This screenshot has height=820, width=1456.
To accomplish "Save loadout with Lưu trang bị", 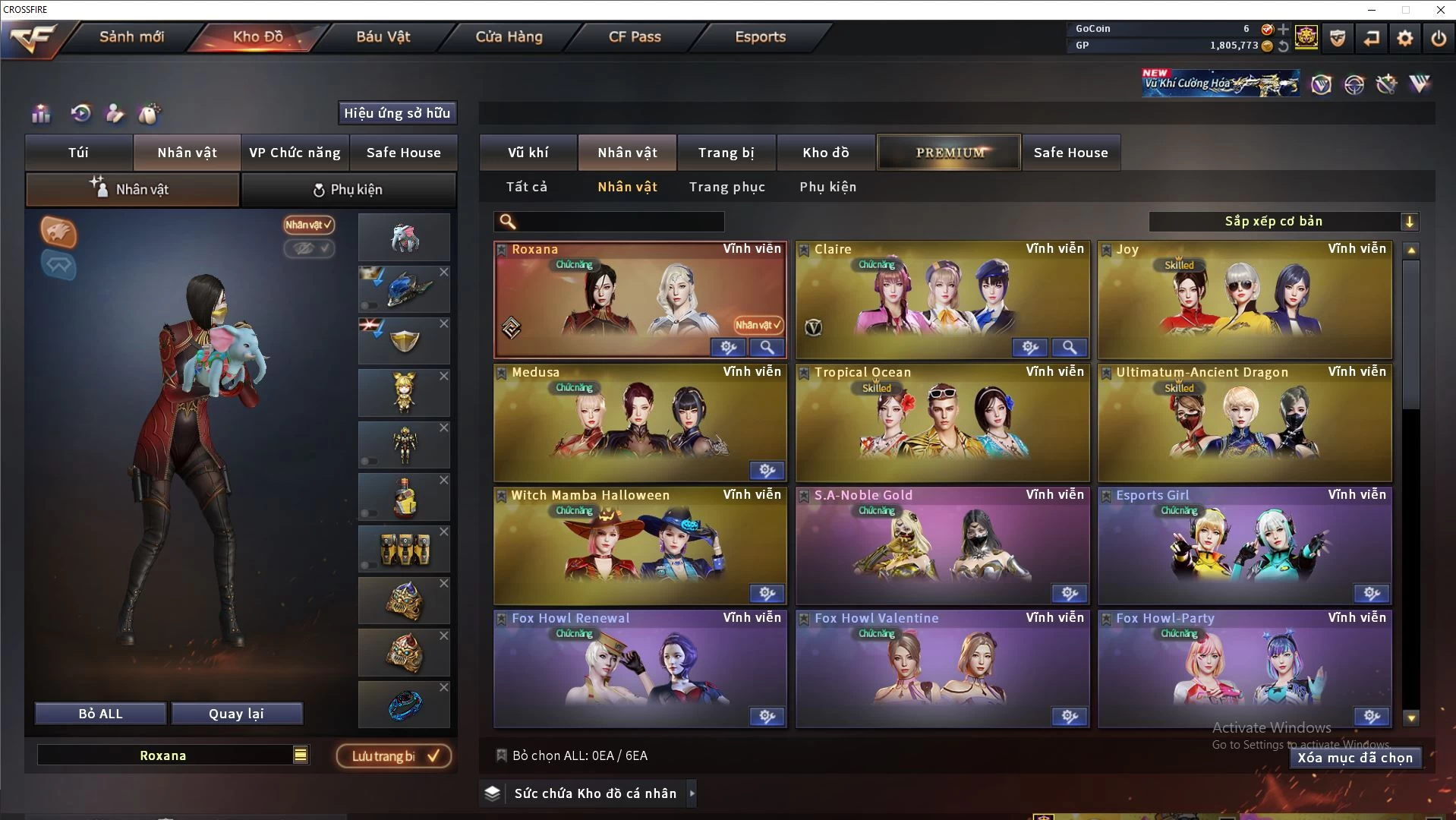I will coord(394,756).
